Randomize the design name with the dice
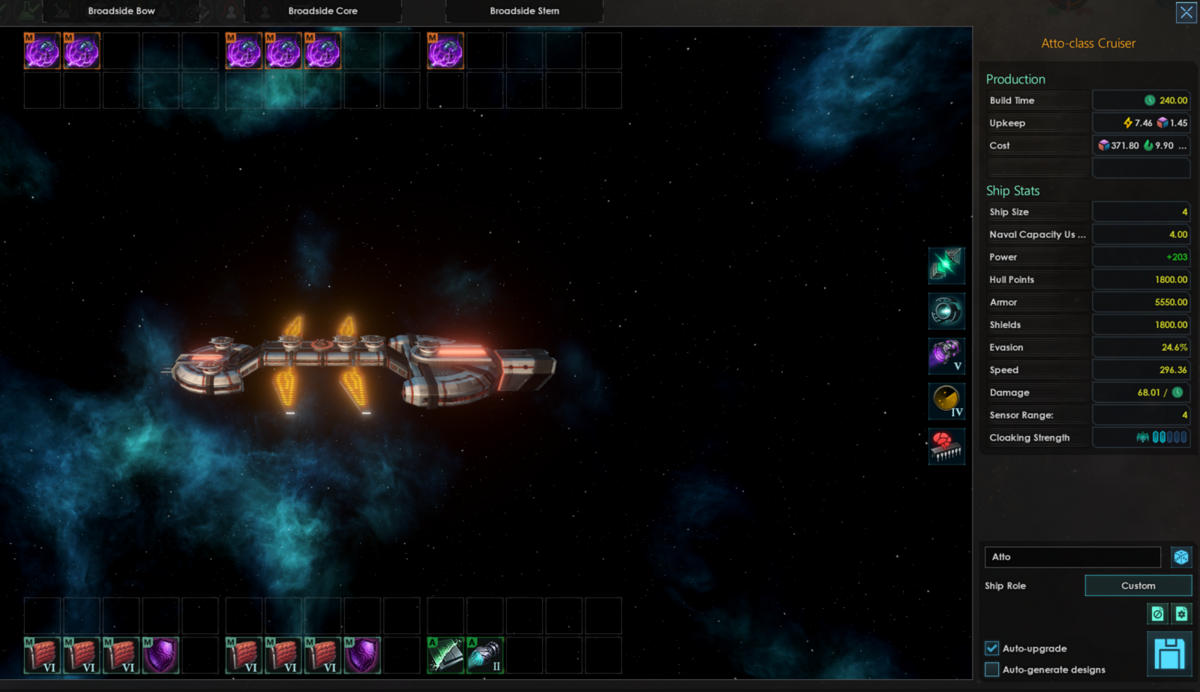Viewport: 1200px width, 692px height. [1181, 557]
